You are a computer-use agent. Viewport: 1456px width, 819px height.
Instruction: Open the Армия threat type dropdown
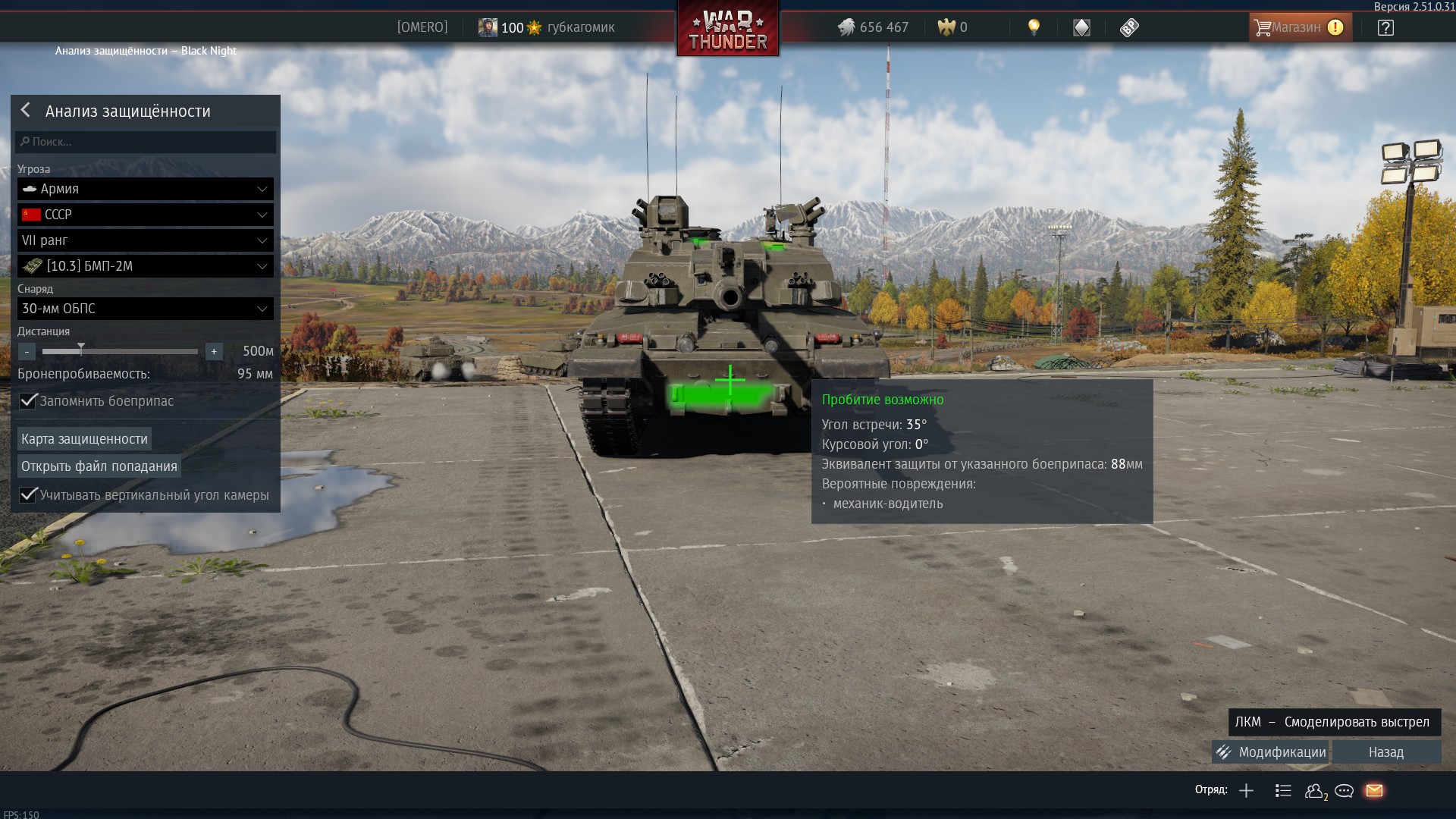[x=146, y=189]
